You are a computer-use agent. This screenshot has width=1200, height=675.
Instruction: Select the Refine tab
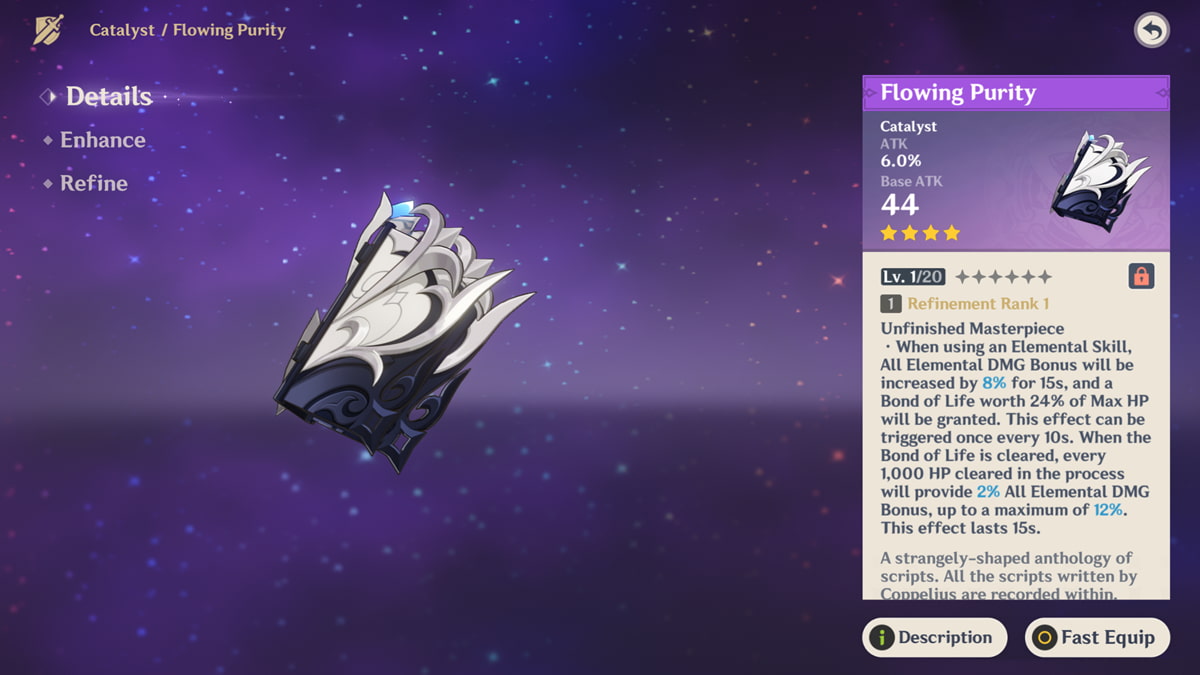click(93, 183)
